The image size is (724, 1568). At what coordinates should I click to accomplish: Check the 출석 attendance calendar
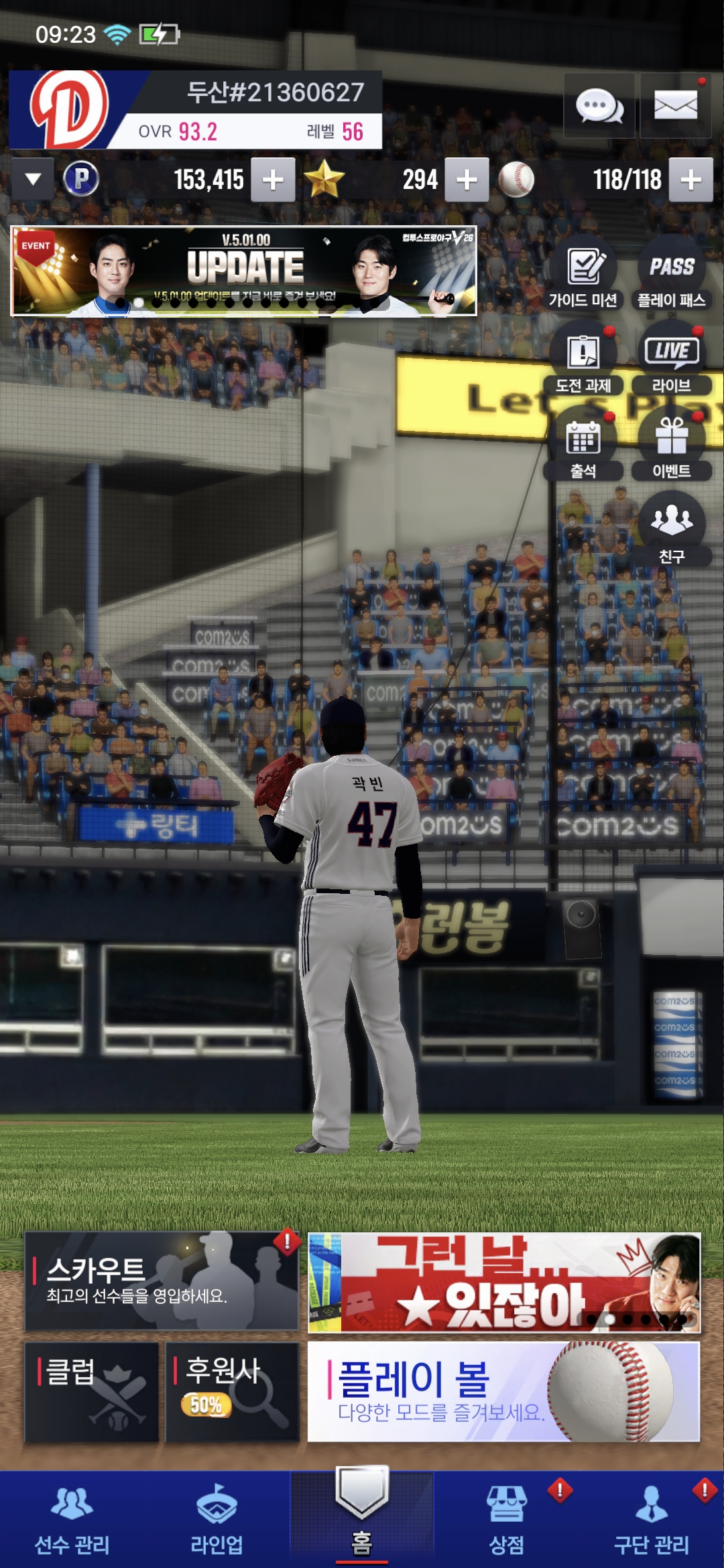583,448
